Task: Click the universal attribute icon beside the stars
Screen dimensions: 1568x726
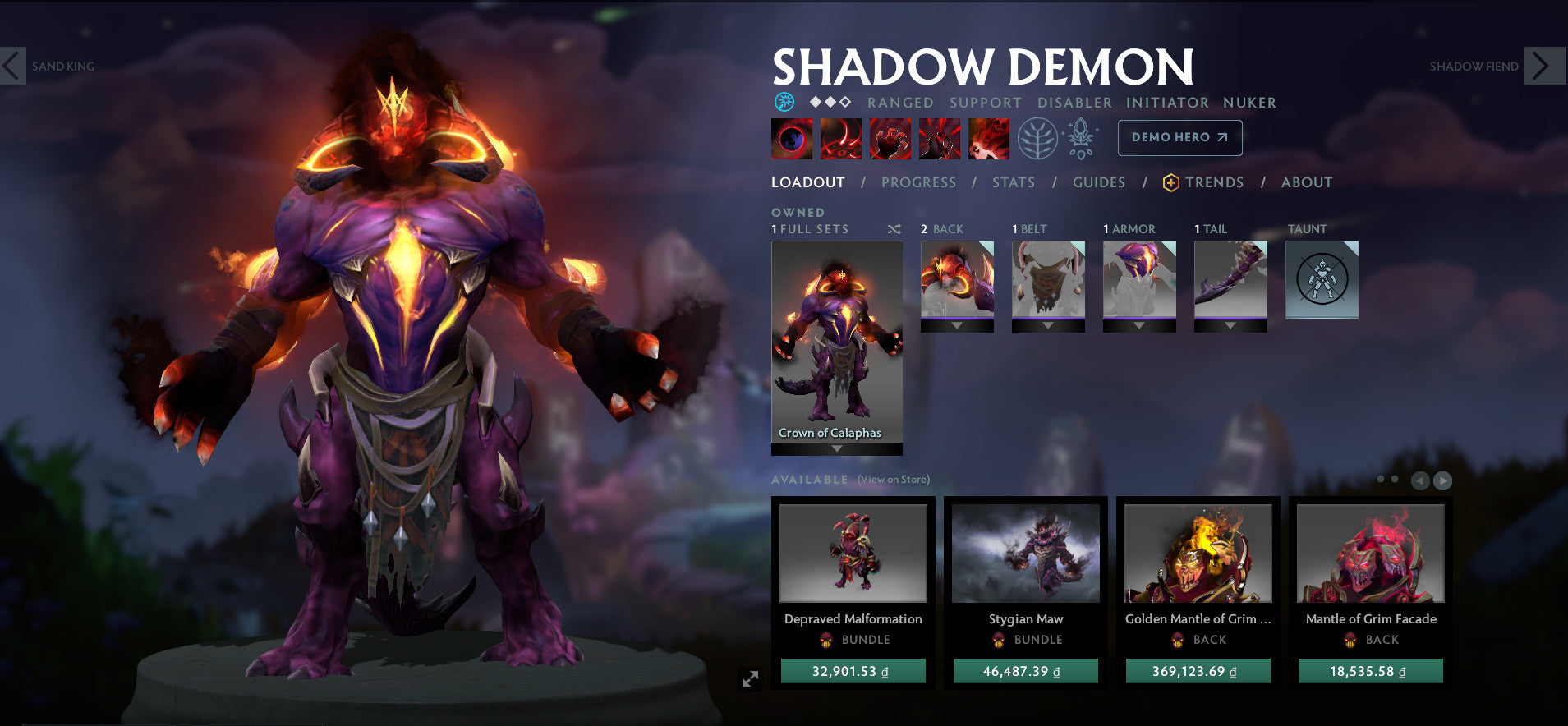Action: pos(785,100)
